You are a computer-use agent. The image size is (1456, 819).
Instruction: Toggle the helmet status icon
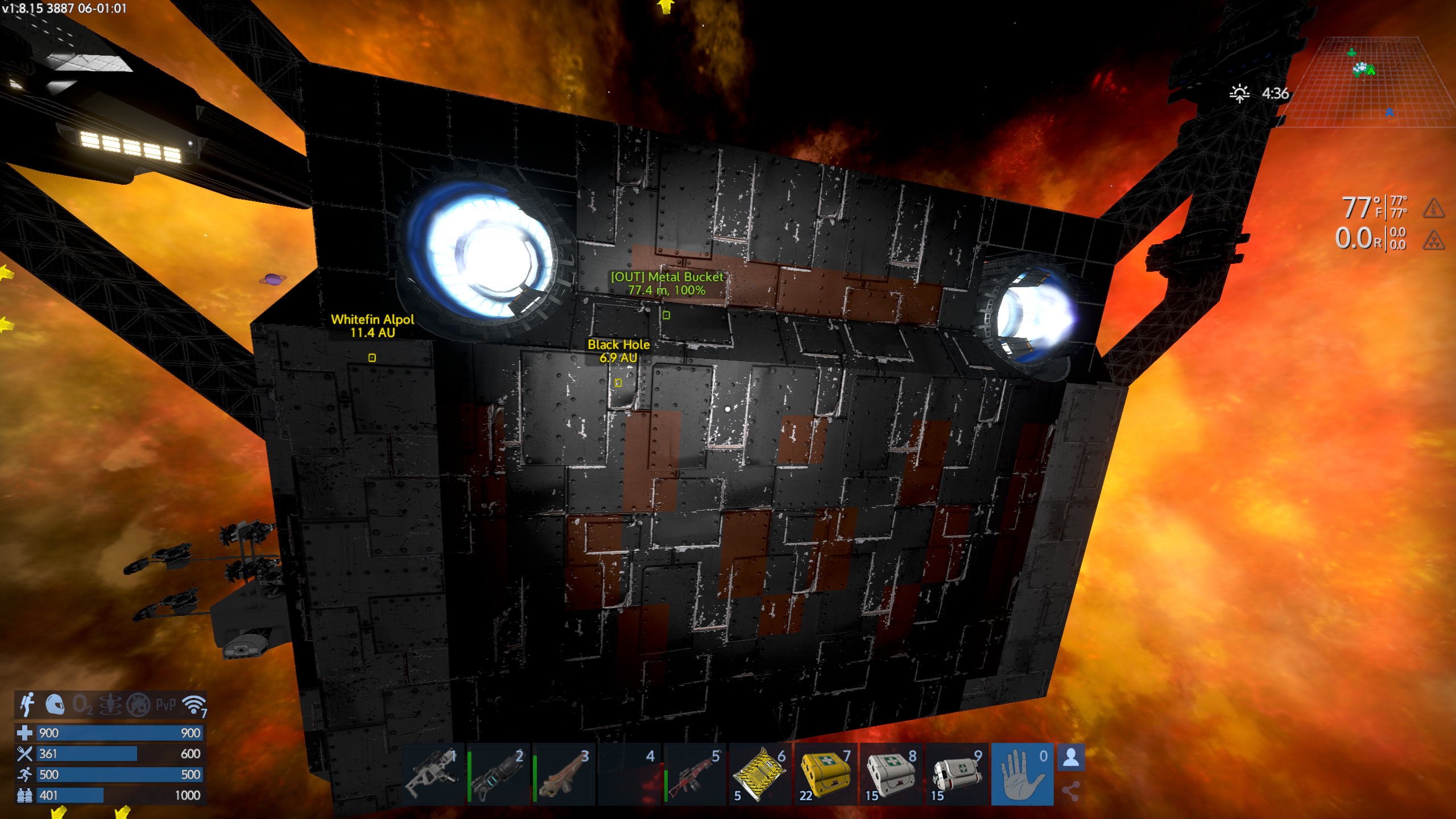click(x=55, y=705)
